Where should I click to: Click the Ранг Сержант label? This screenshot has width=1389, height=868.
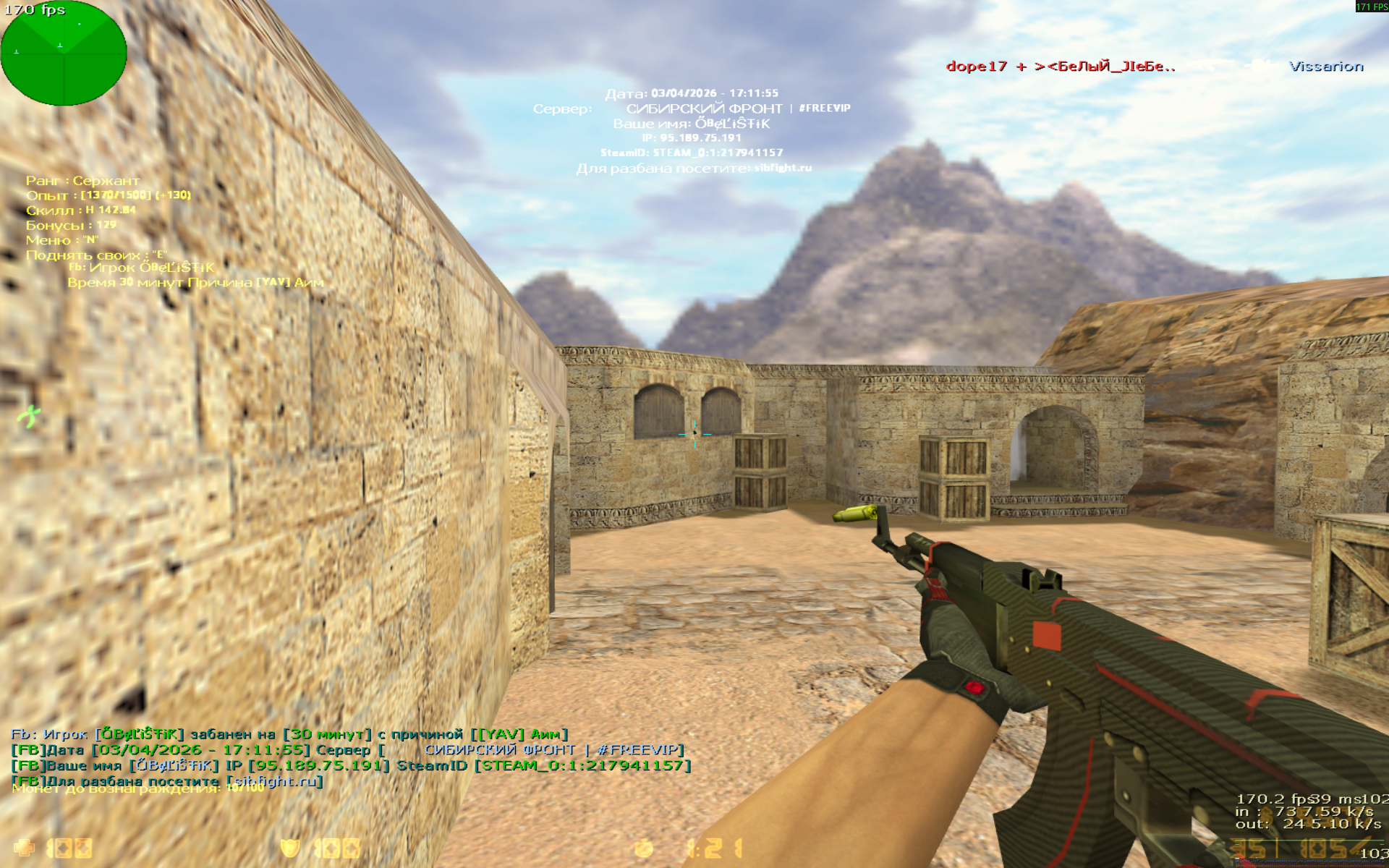(x=83, y=180)
